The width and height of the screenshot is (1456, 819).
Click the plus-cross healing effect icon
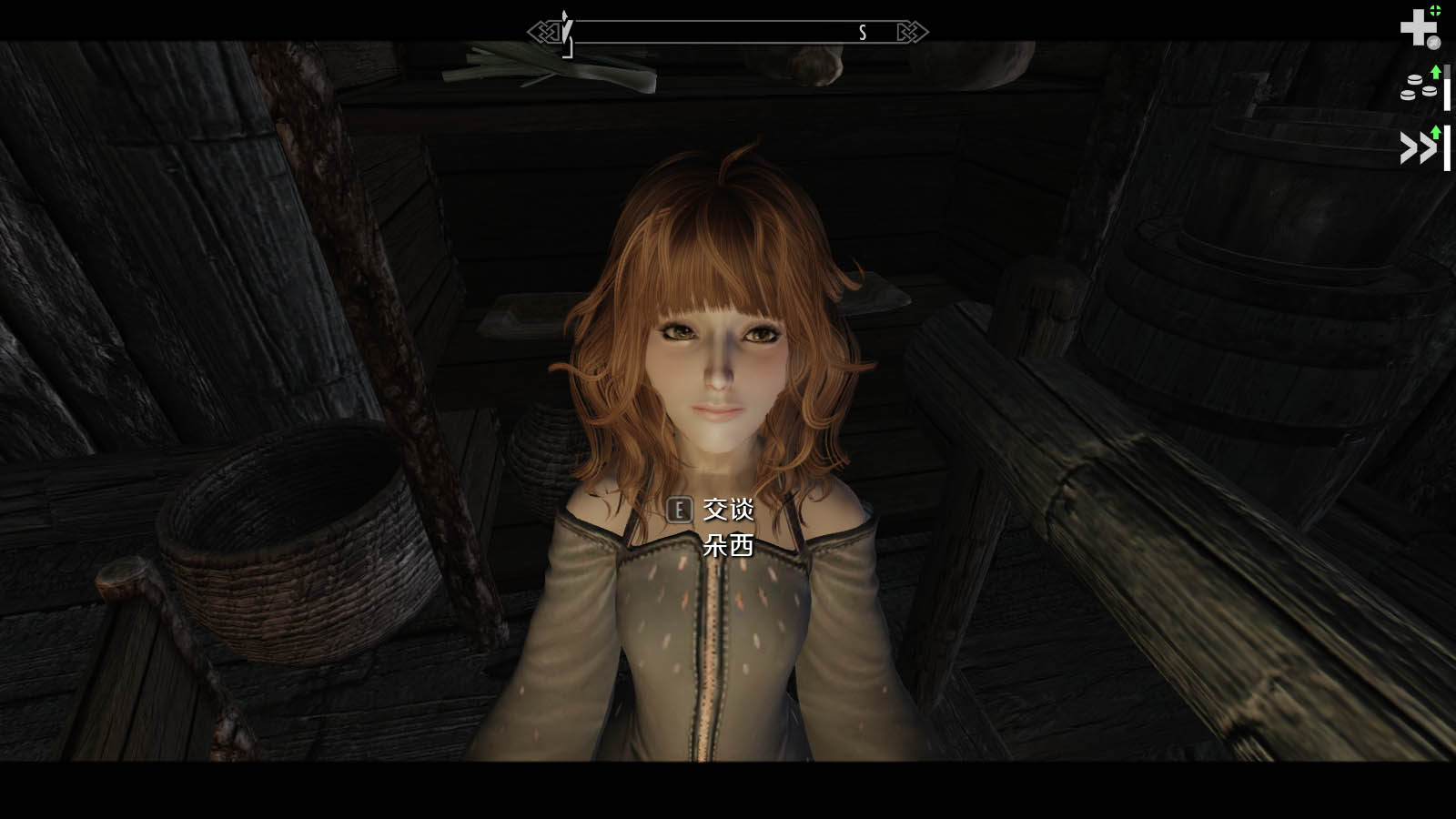[x=1419, y=27]
